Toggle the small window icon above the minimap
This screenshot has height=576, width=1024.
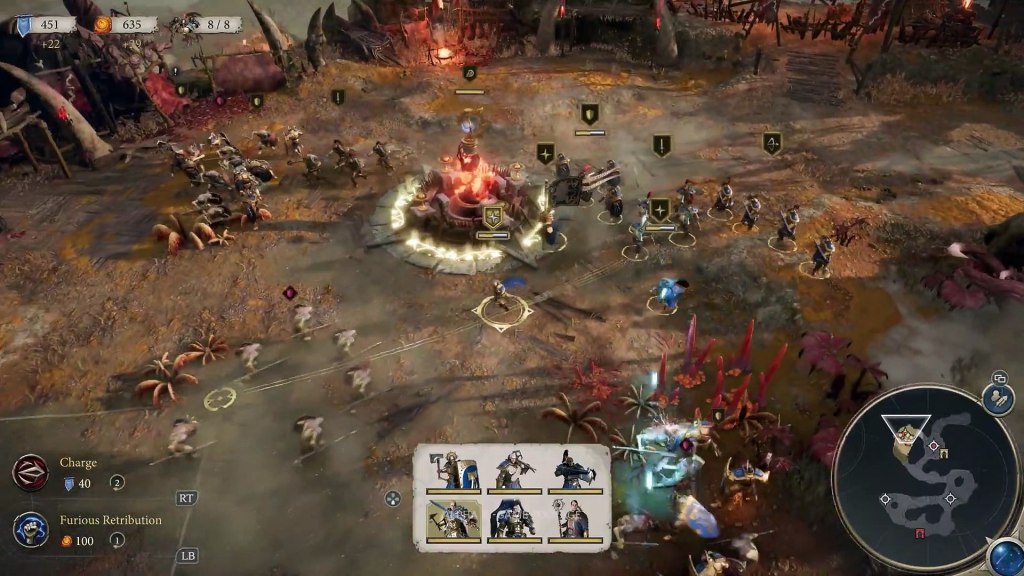click(x=998, y=378)
